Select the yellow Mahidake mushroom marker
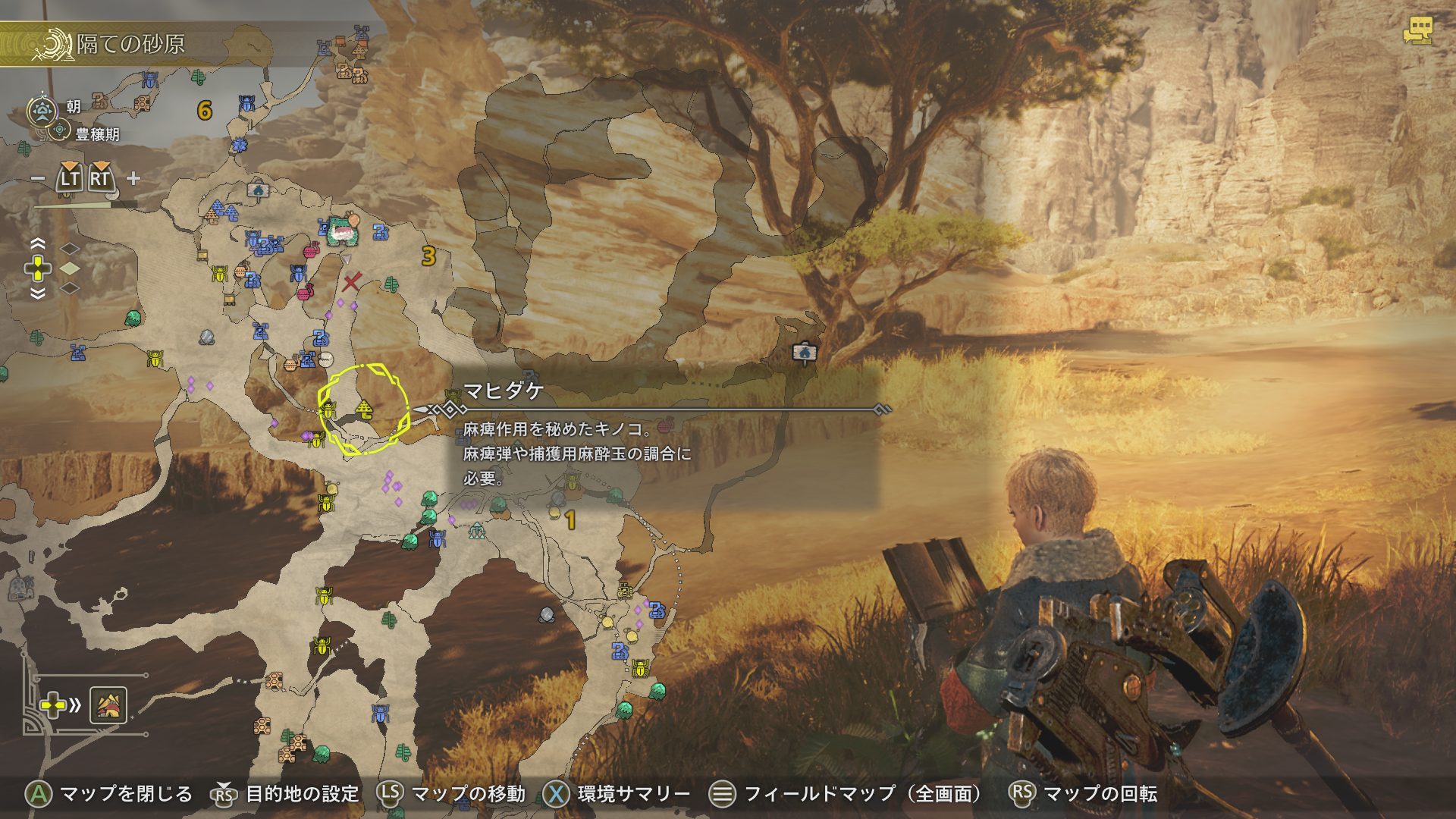 [x=365, y=409]
